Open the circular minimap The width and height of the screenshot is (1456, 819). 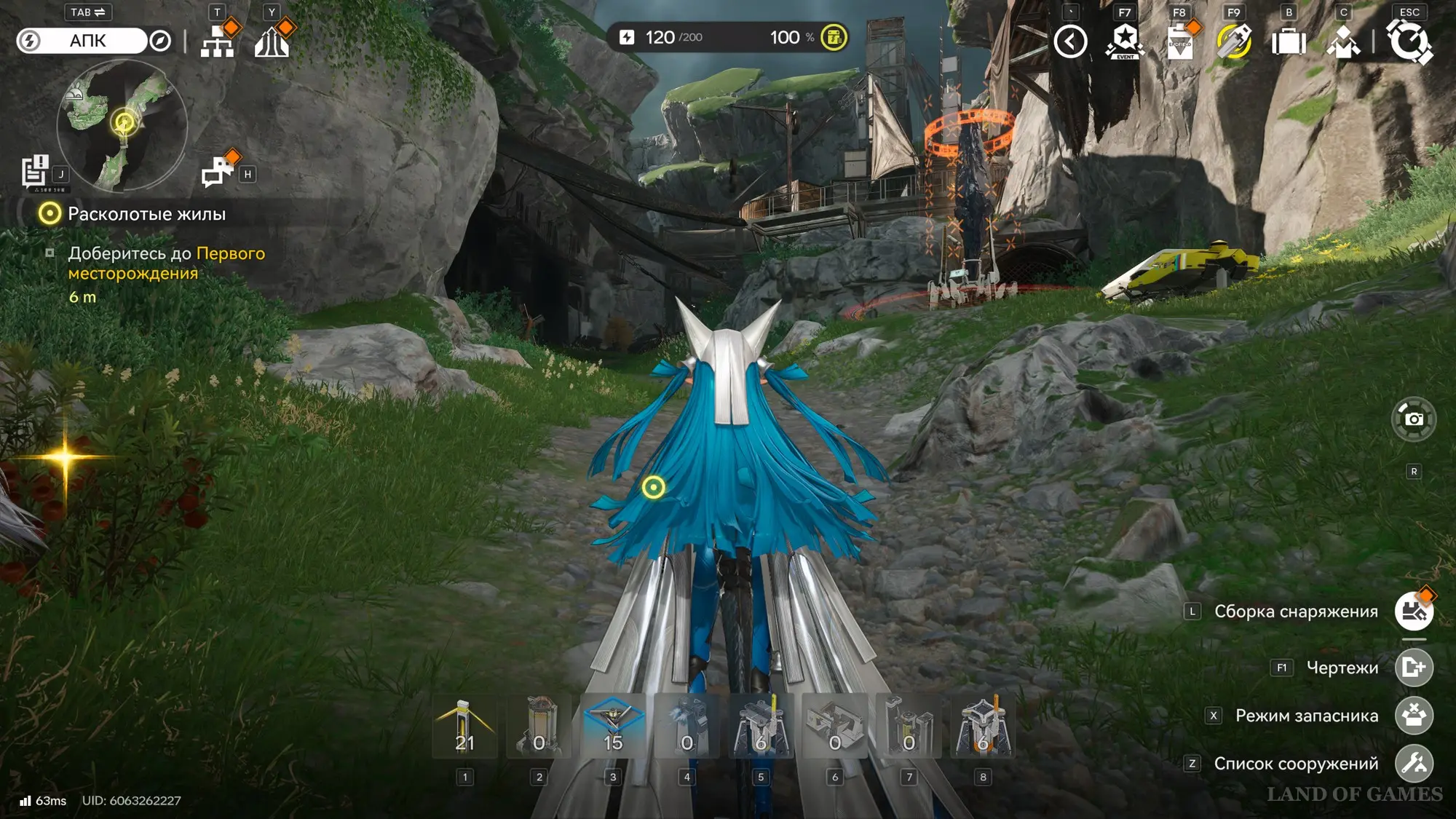click(x=122, y=125)
